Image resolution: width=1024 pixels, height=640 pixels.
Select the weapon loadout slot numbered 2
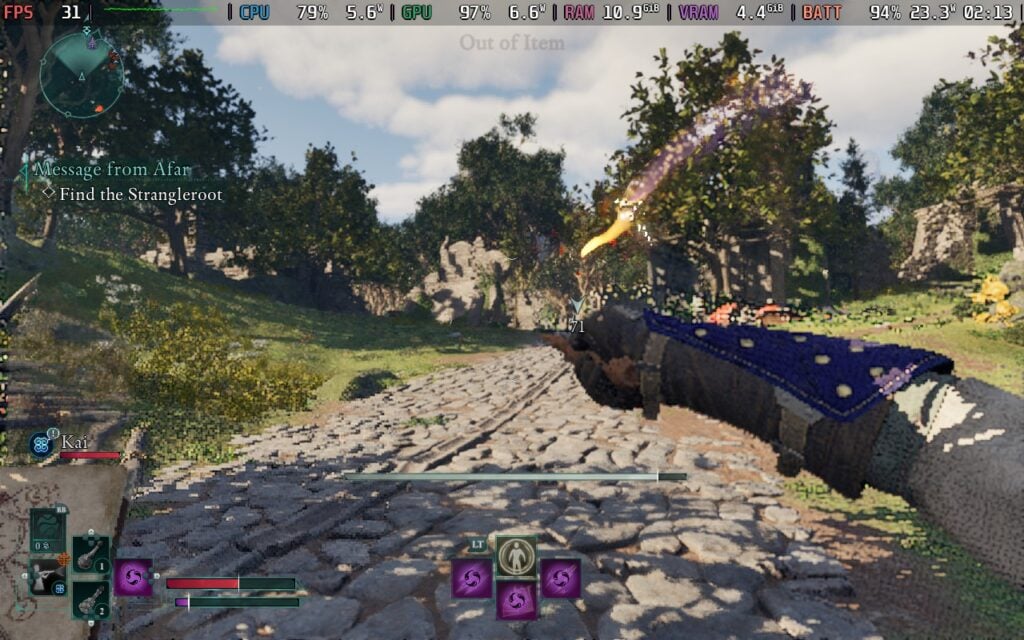91,599
